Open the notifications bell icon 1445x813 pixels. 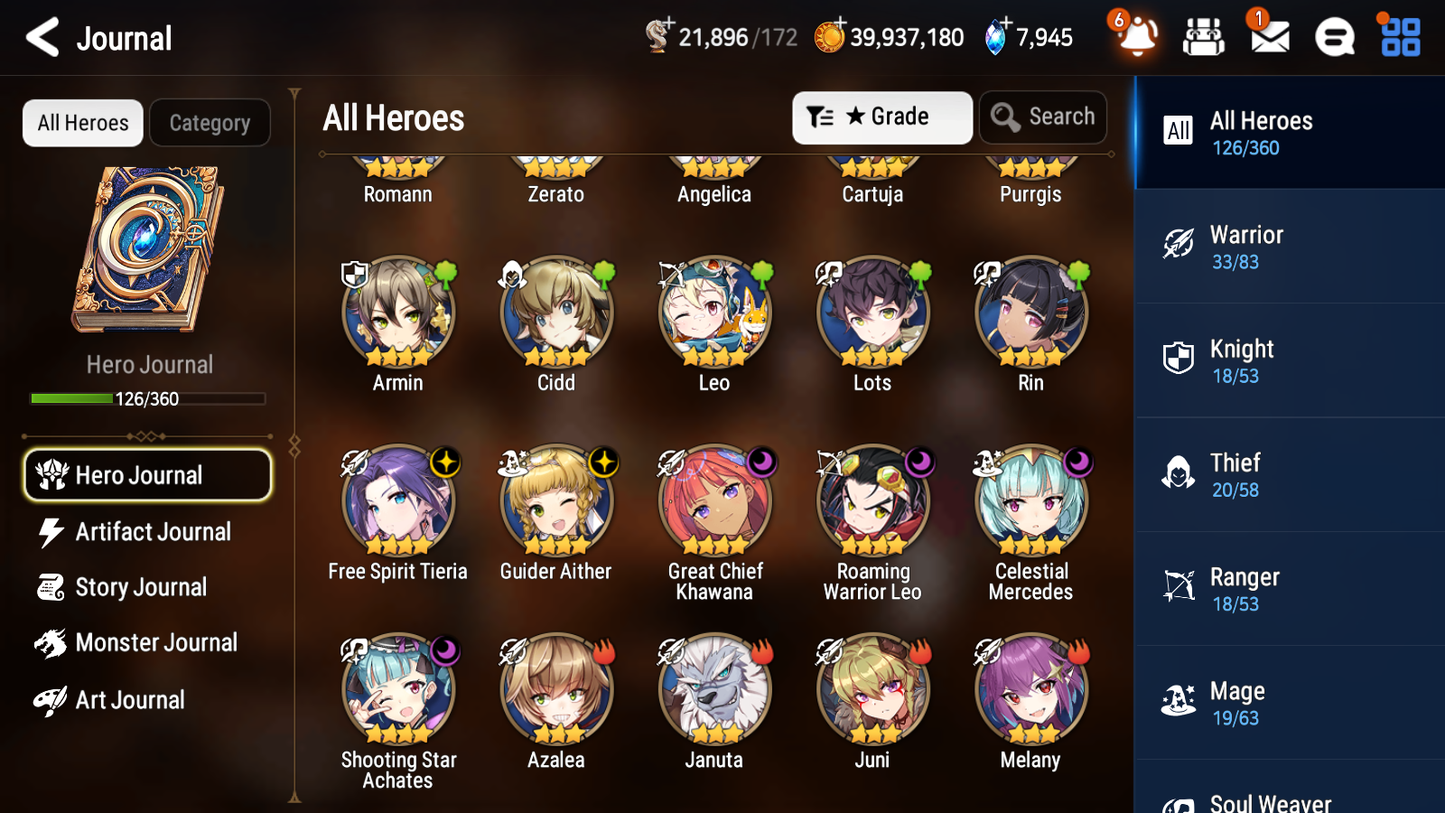pyautogui.click(x=1135, y=38)
